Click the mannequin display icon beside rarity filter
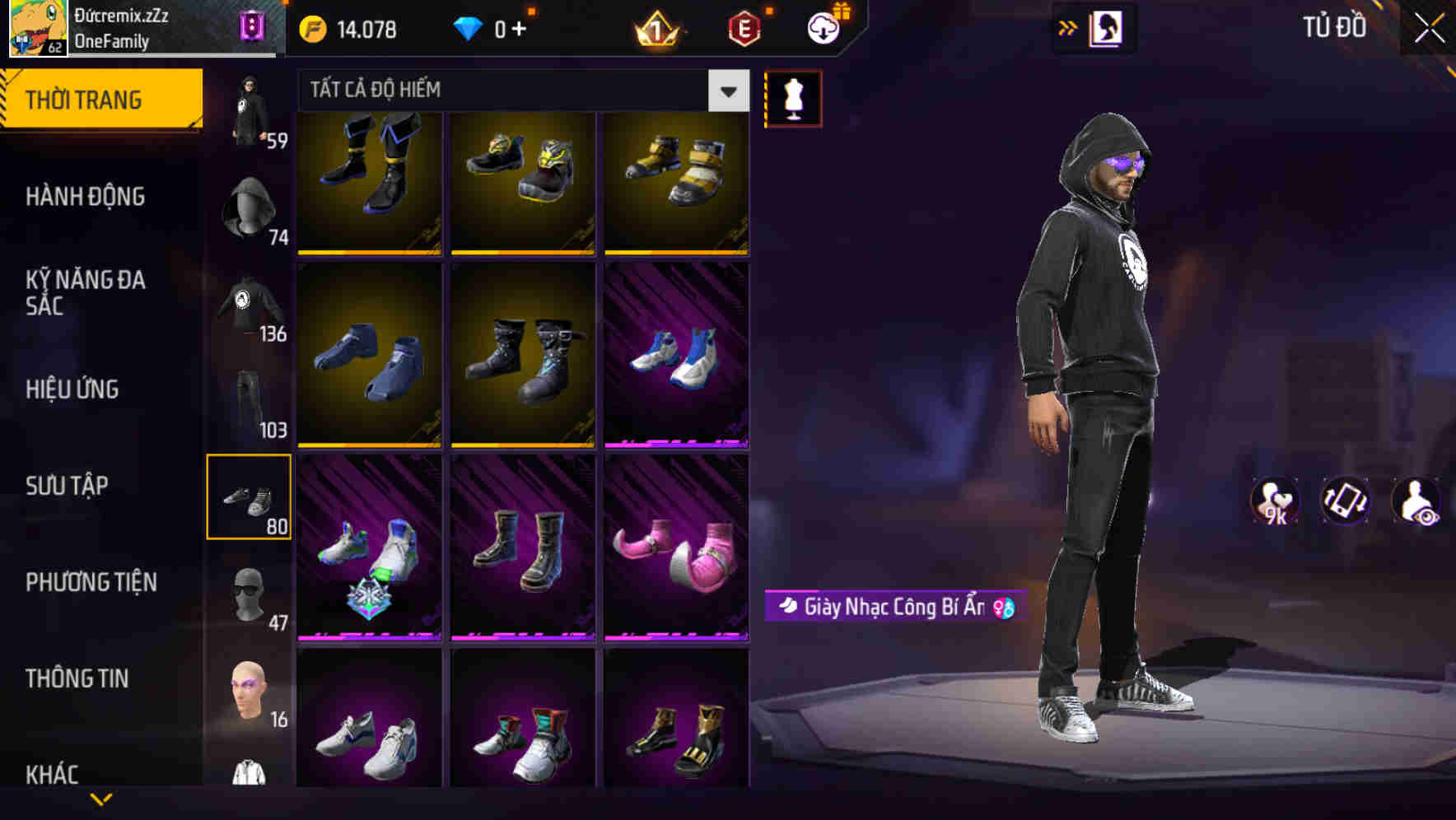1456x820 pixels. 793,97
